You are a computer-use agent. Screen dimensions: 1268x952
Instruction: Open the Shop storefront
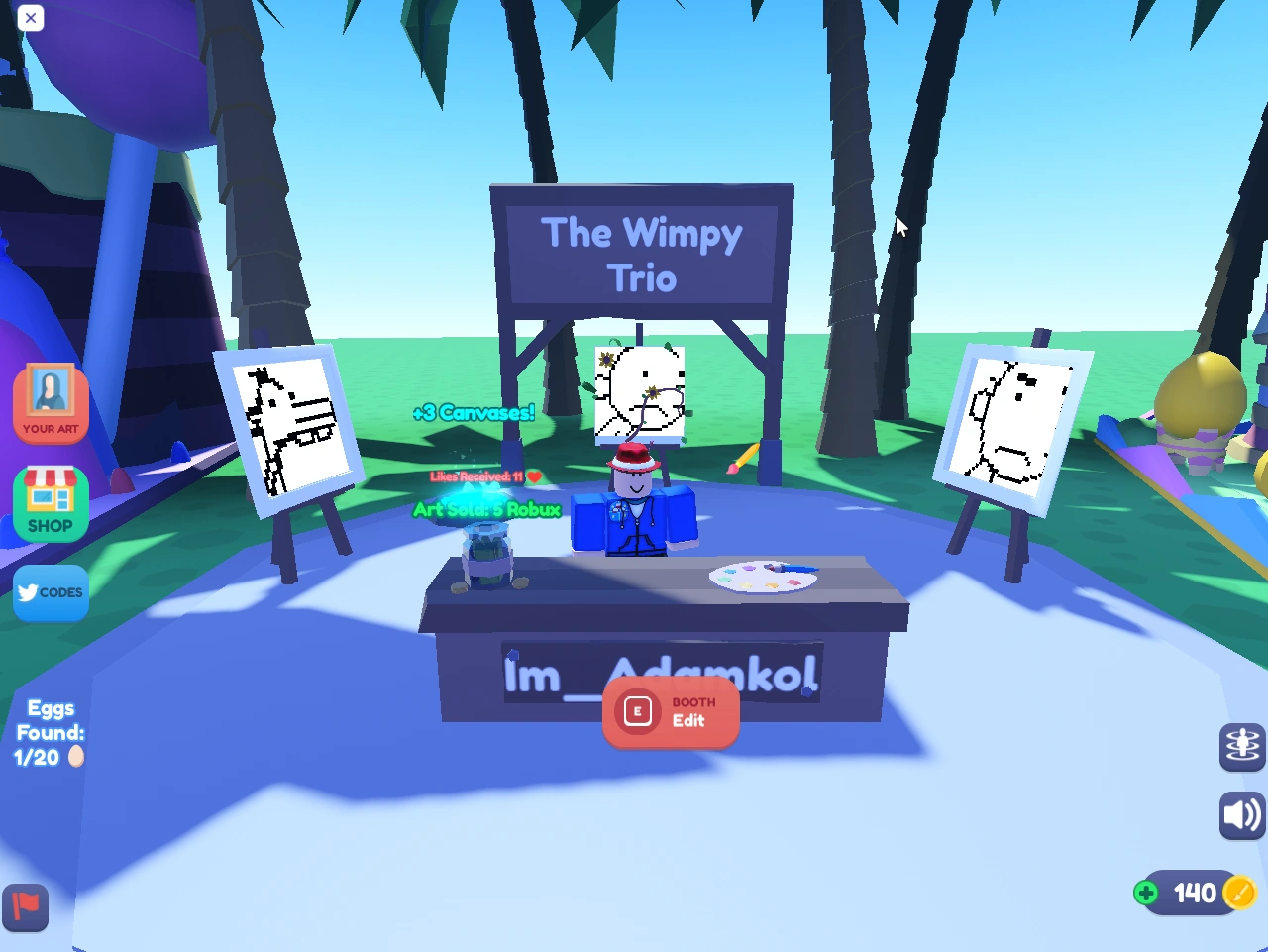pos(51,503)
